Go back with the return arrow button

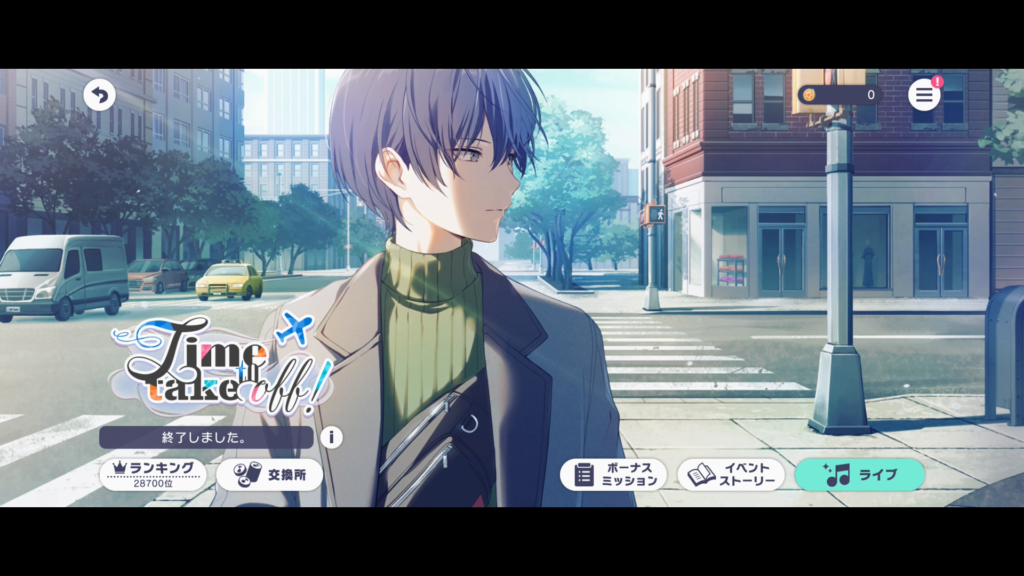click(99, 95)
